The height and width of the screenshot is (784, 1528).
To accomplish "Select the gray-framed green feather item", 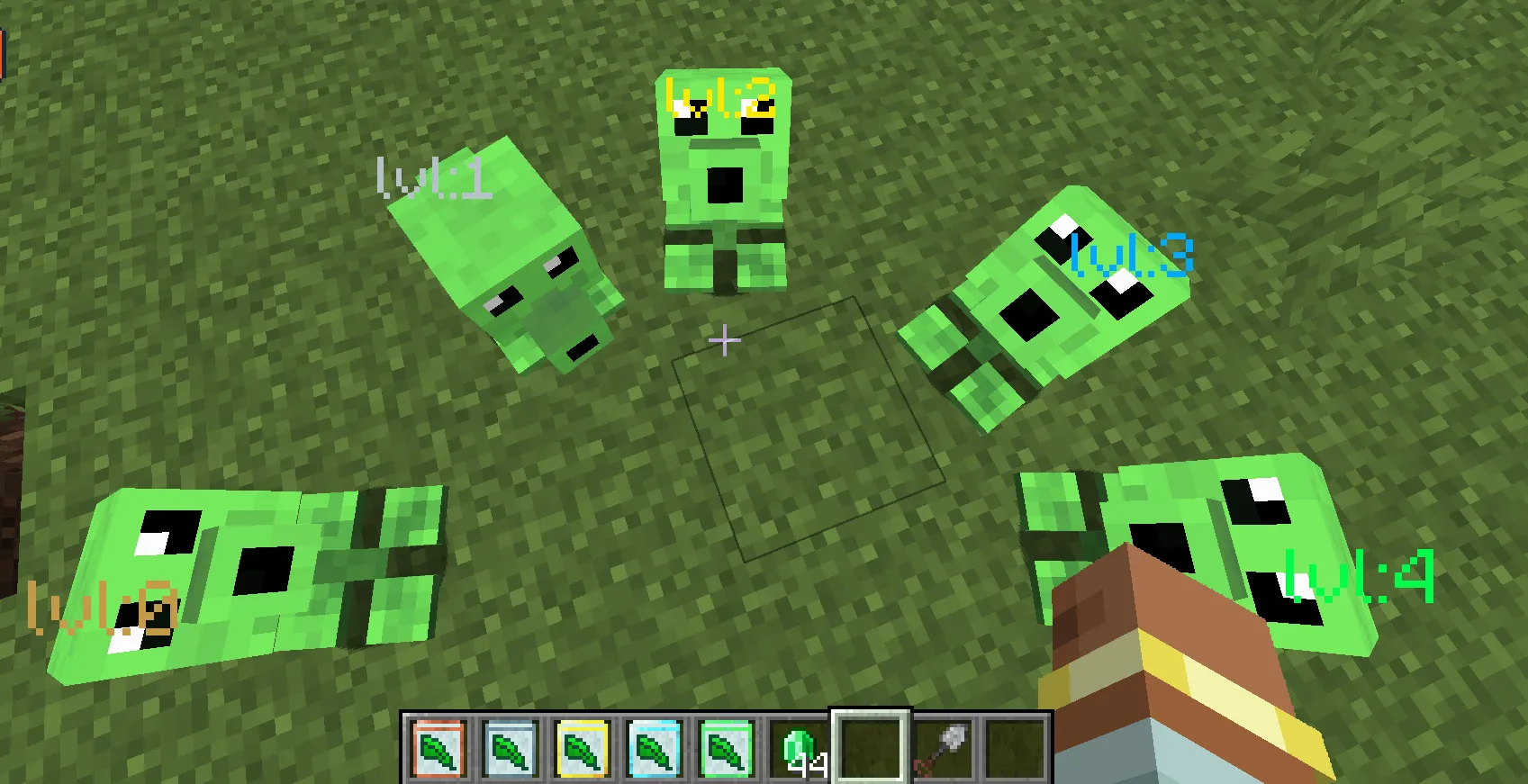I will 511,747.
